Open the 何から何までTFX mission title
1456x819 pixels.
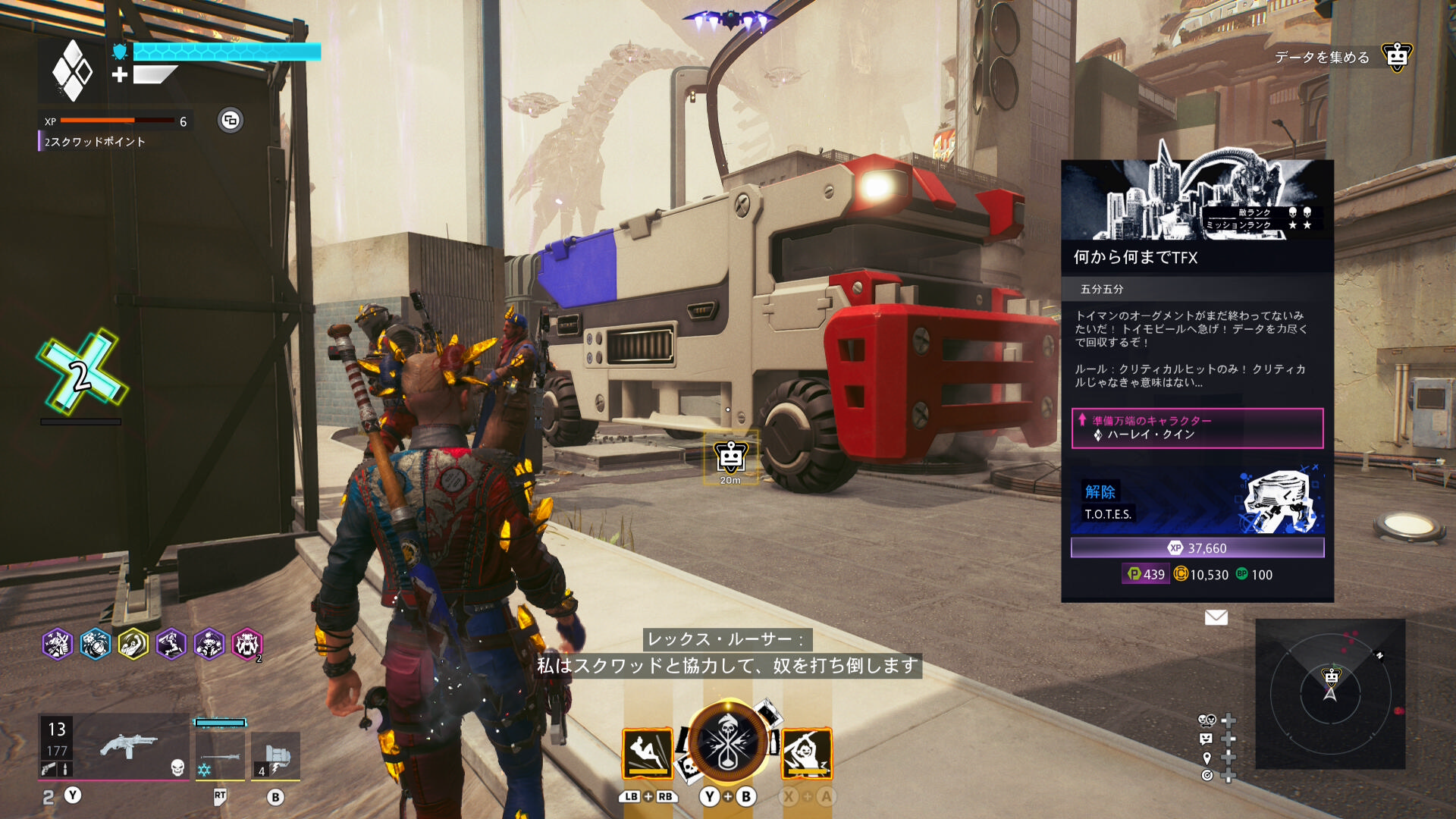coord(1135,258)
